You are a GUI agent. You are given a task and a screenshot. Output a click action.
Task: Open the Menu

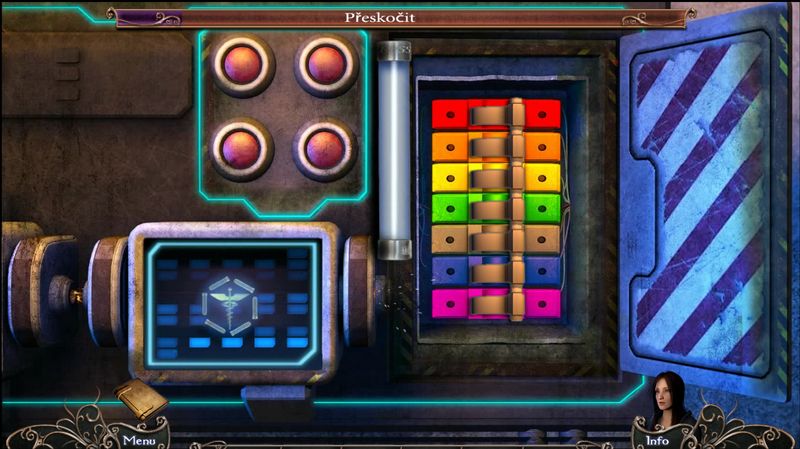[138, 439]
